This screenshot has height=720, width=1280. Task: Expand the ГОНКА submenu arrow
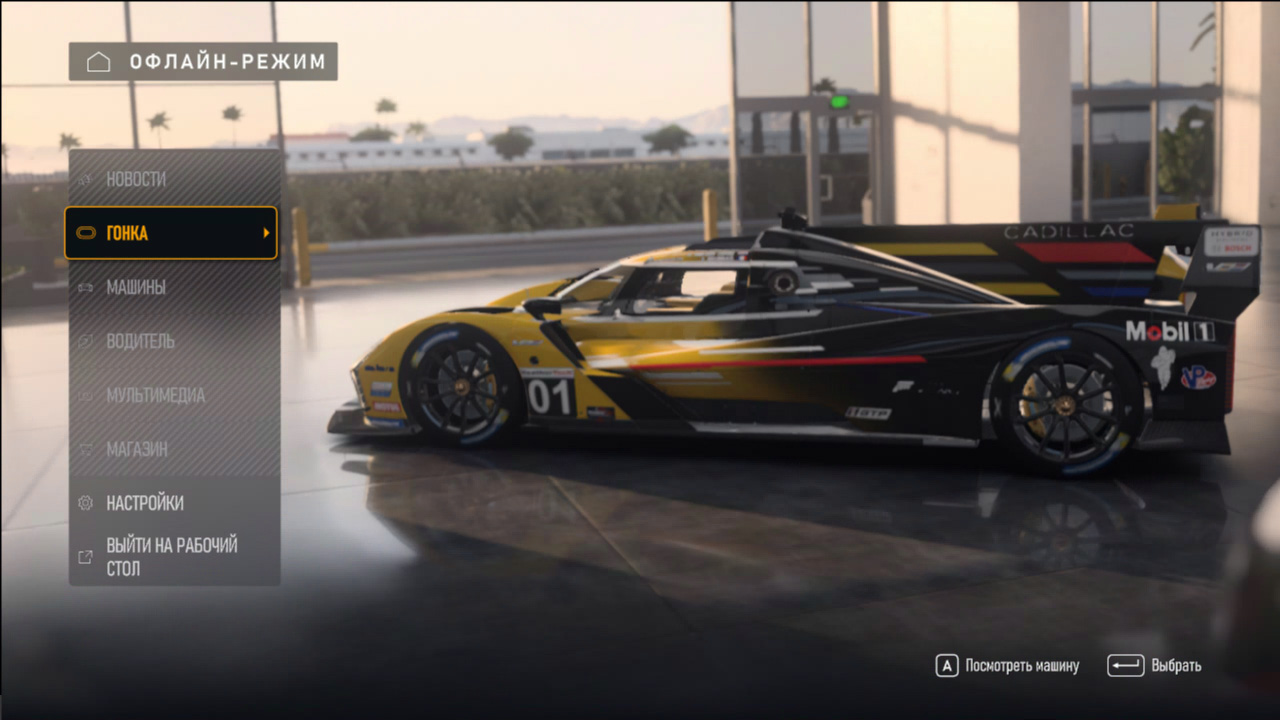[x=268, y=232]
